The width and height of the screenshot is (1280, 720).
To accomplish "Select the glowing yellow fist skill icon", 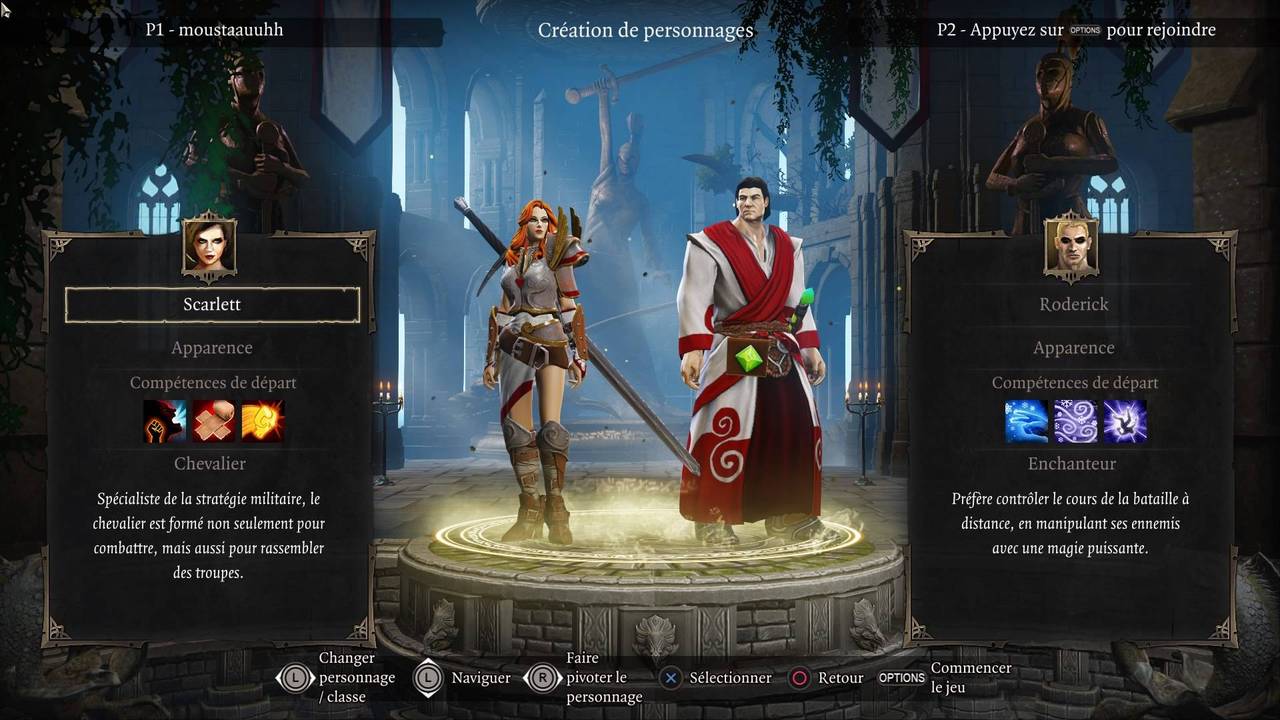I will point(262,421).
